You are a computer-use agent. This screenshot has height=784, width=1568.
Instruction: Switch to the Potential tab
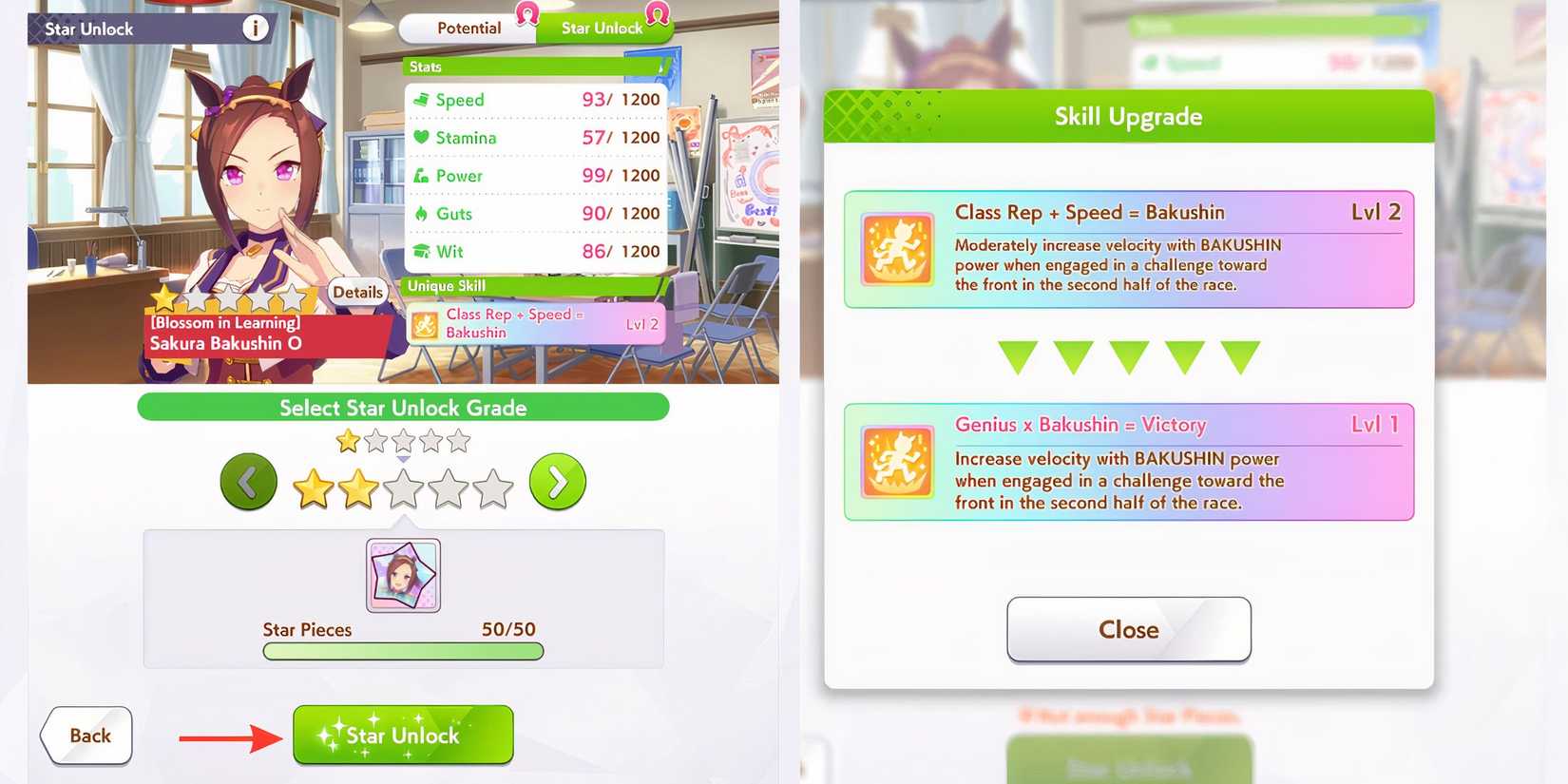tap(468, 28)
